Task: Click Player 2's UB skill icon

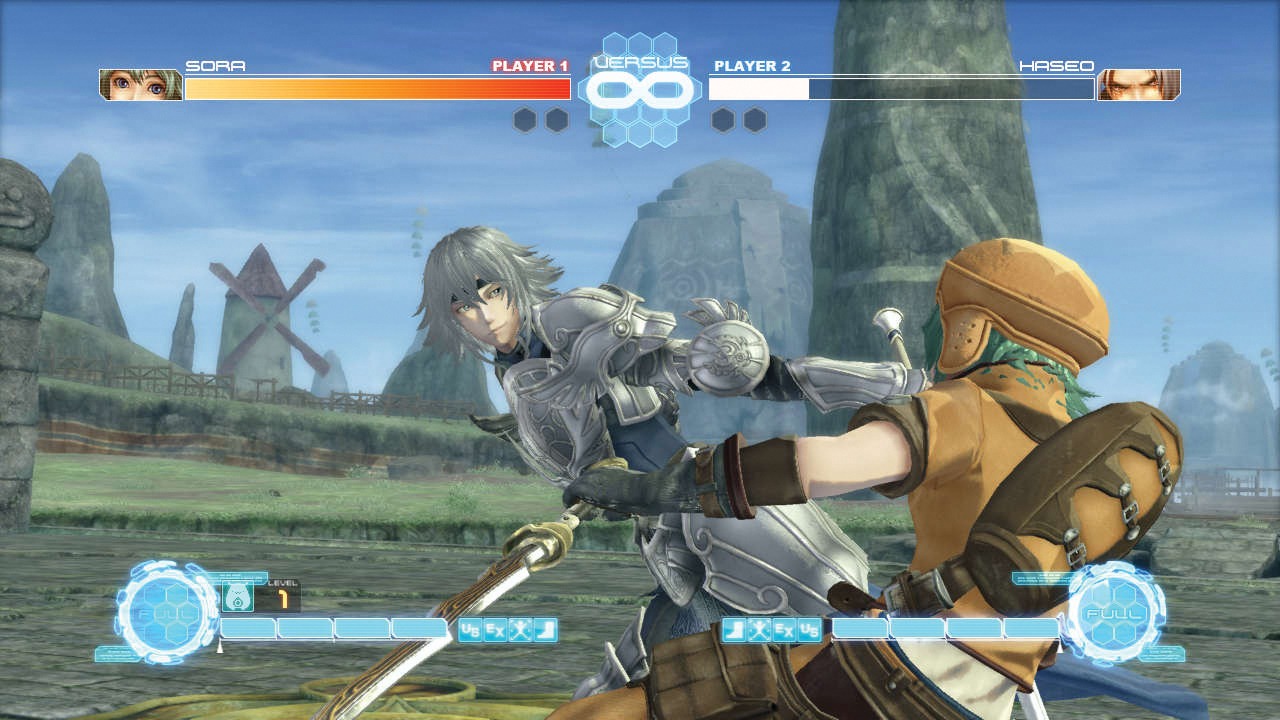Action: point(809,630)
